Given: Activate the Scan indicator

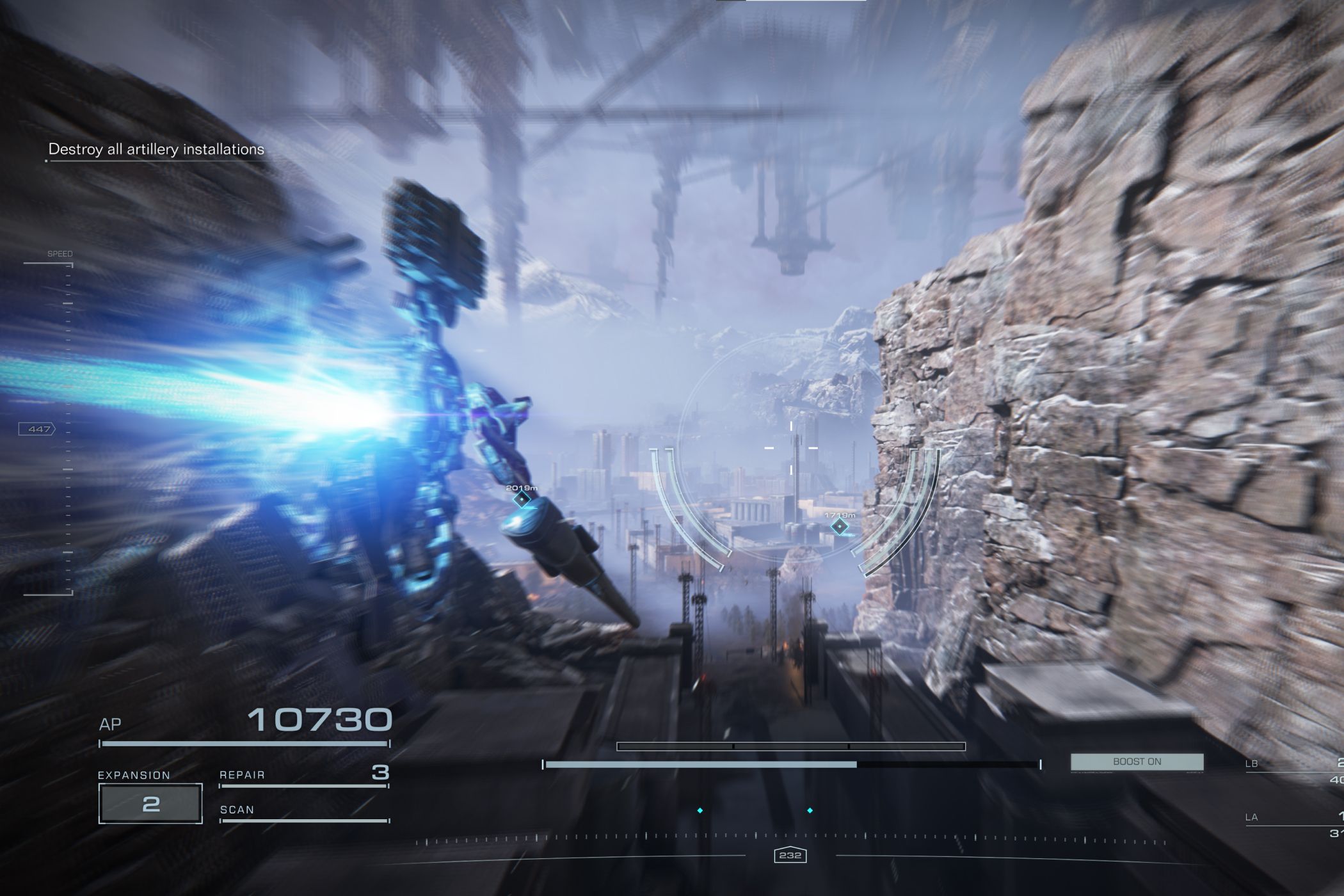Looking at the screenshot, I should click(304, 811).
